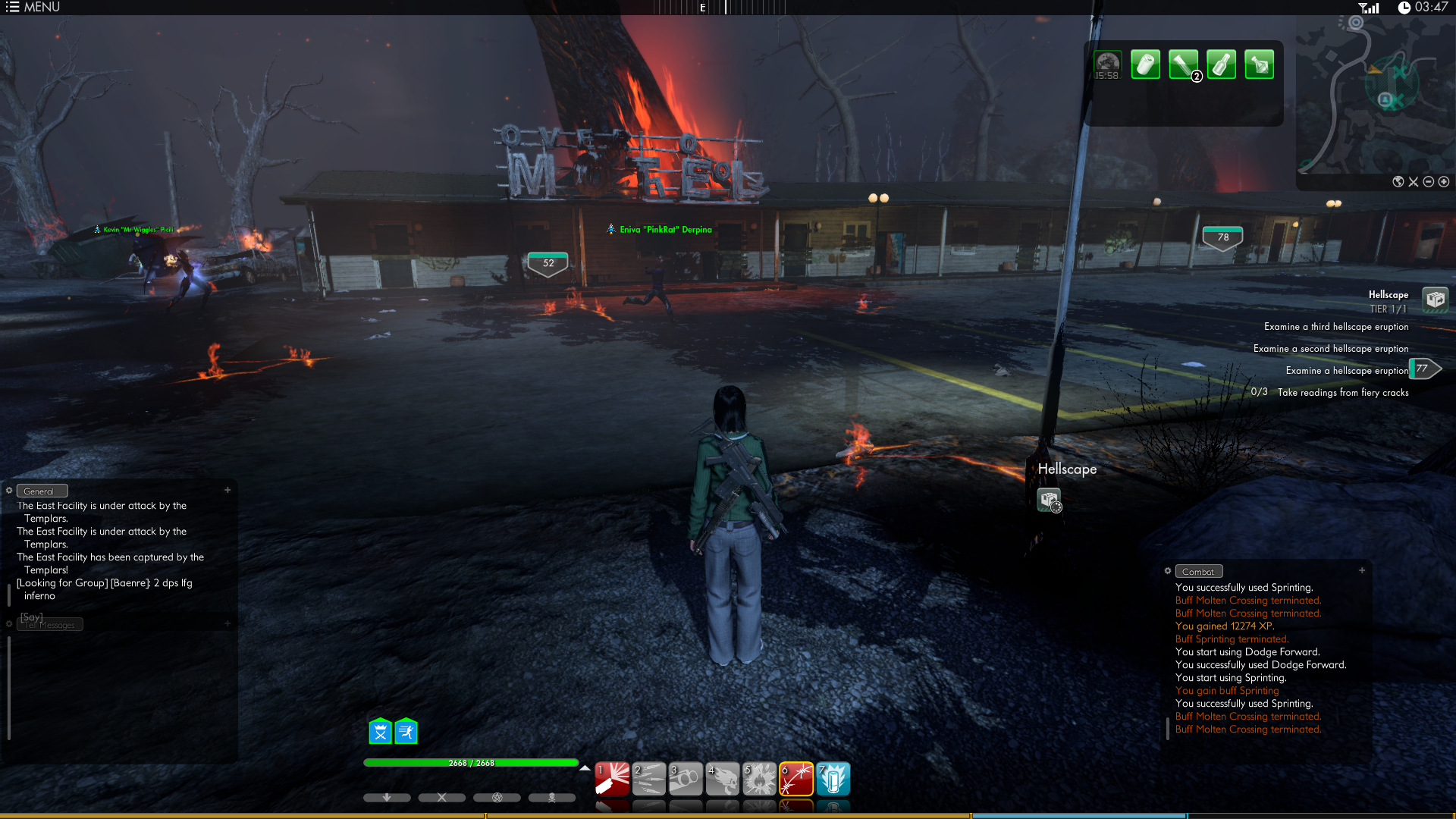Click the crown and crossed swords buff icon

[x=380, y=732]
